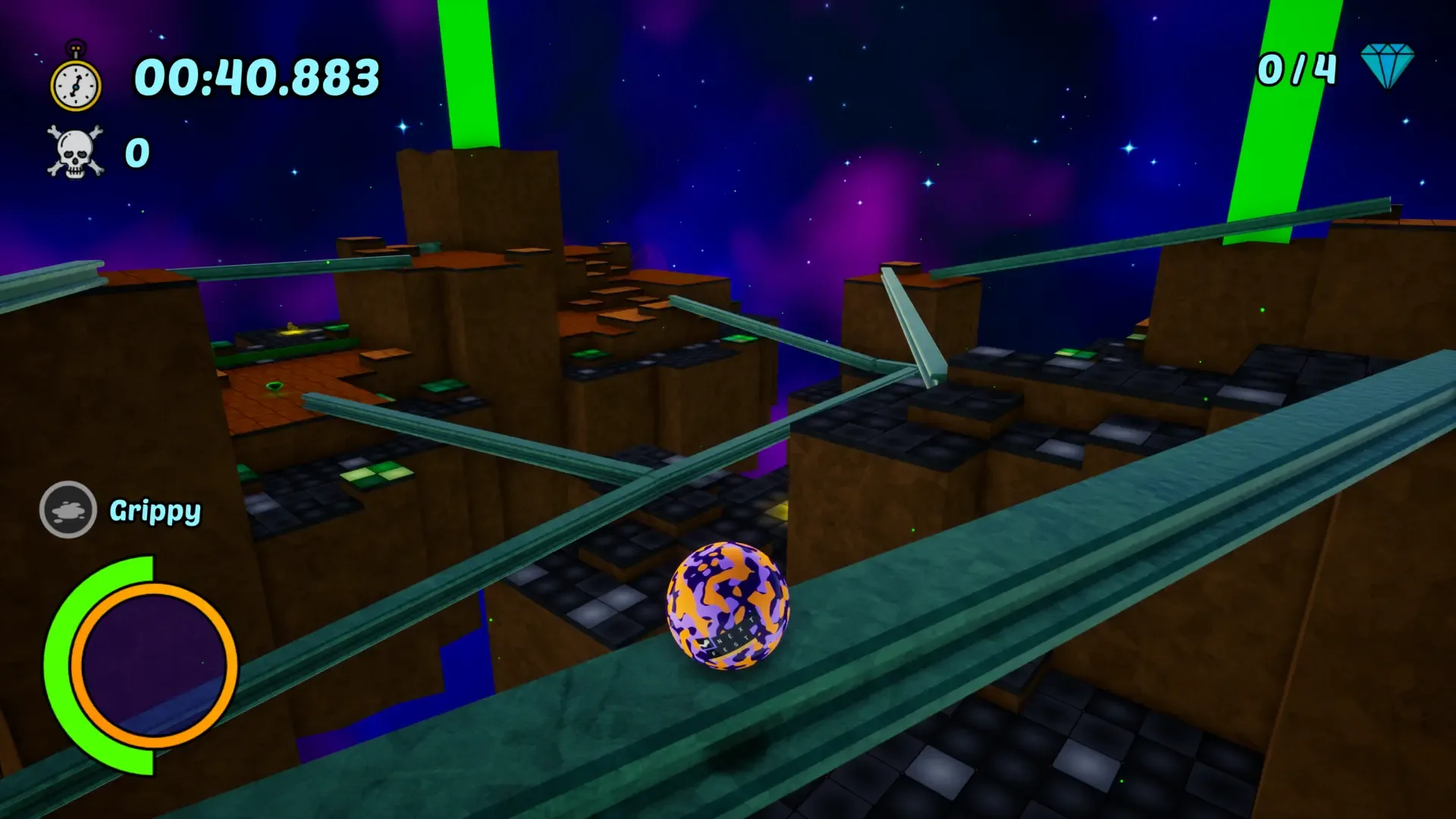Screen dimensions: 1456x819
Task: Select the skull death counter icon
Action: point(74,150)
